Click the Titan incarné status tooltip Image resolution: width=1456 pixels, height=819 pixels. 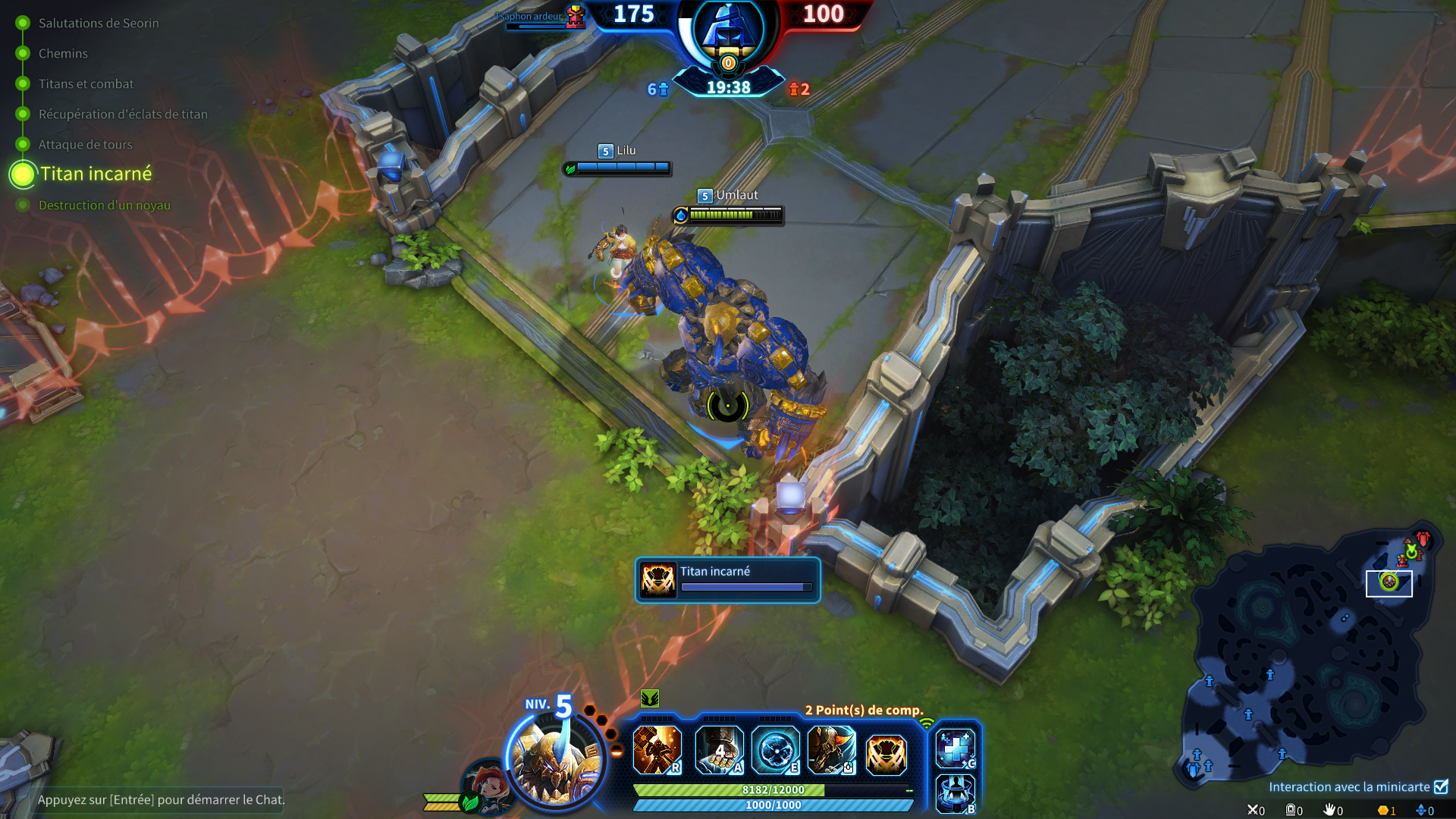[727, 580]
